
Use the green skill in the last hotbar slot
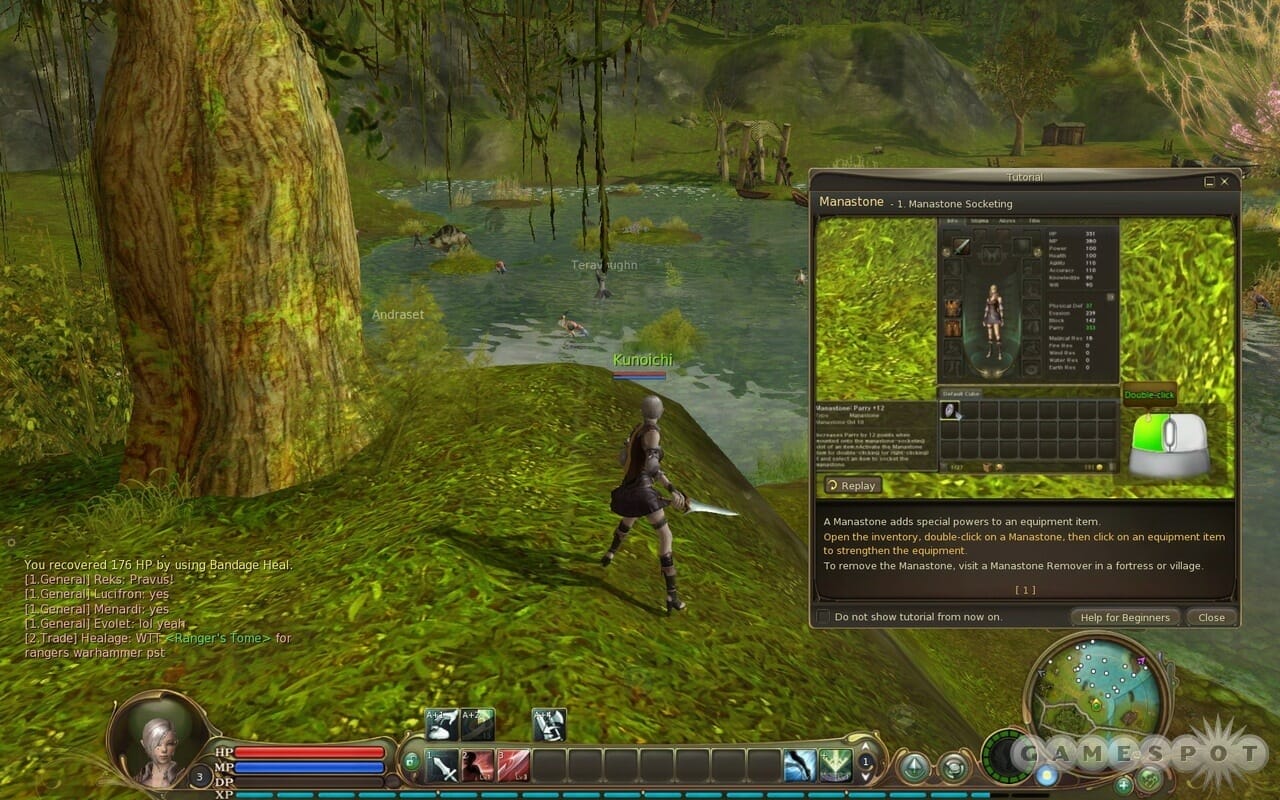click(835, 765)
